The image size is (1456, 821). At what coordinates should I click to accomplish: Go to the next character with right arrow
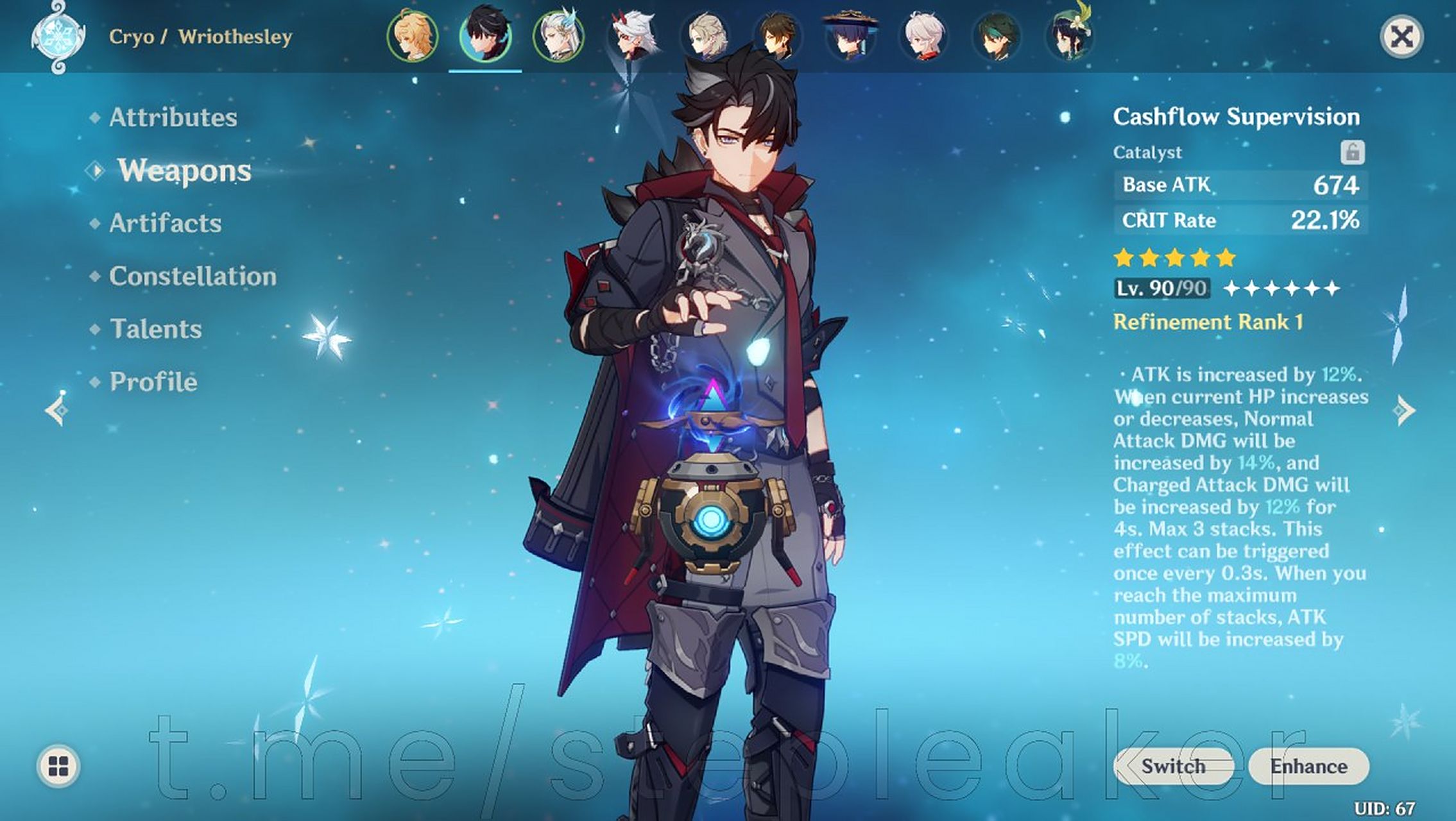[1404, 410]
